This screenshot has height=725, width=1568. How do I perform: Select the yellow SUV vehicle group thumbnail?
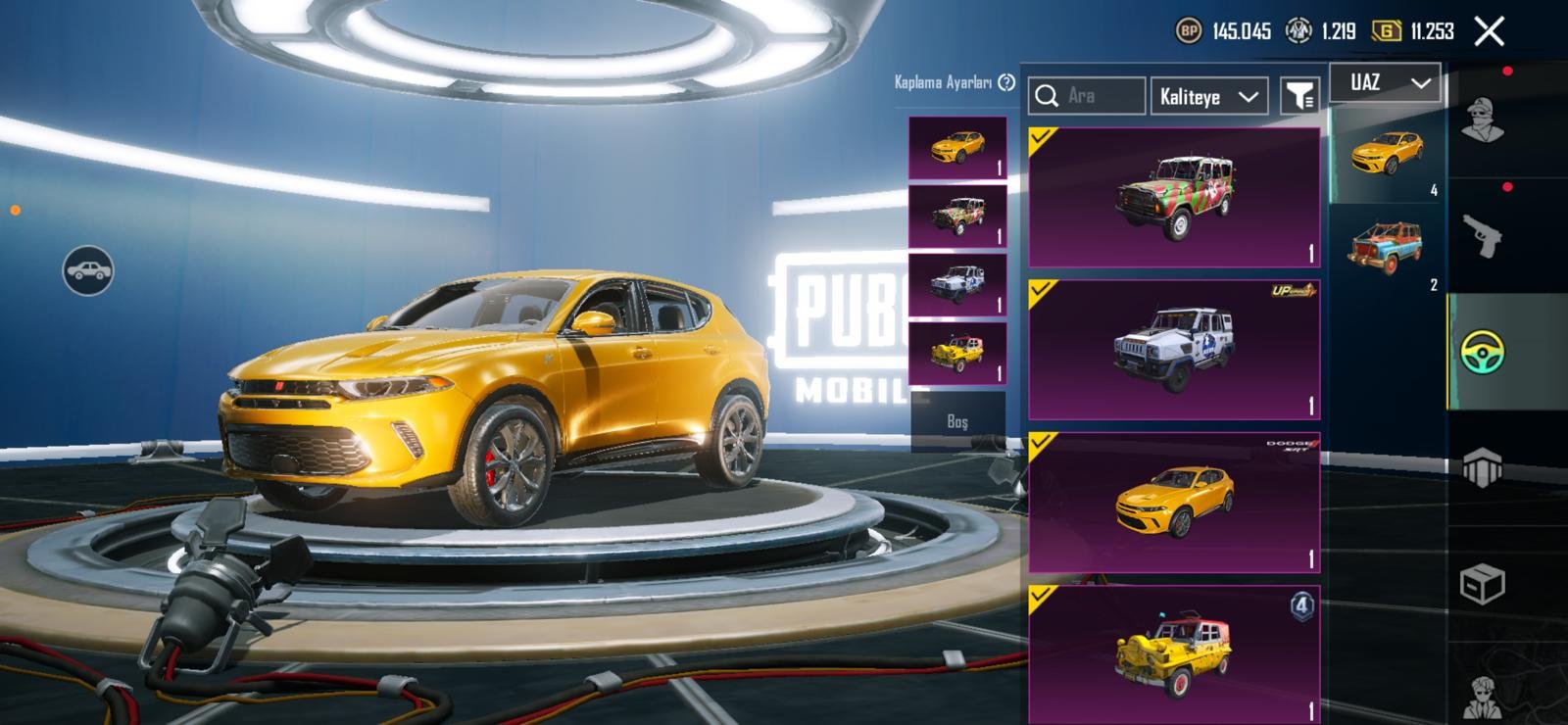click(1386, 154)
